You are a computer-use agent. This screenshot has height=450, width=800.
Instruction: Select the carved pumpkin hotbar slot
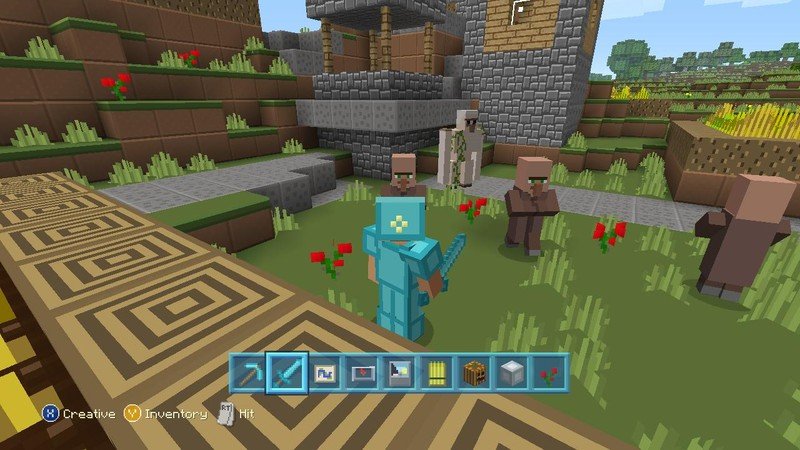[x=473, y=374]
